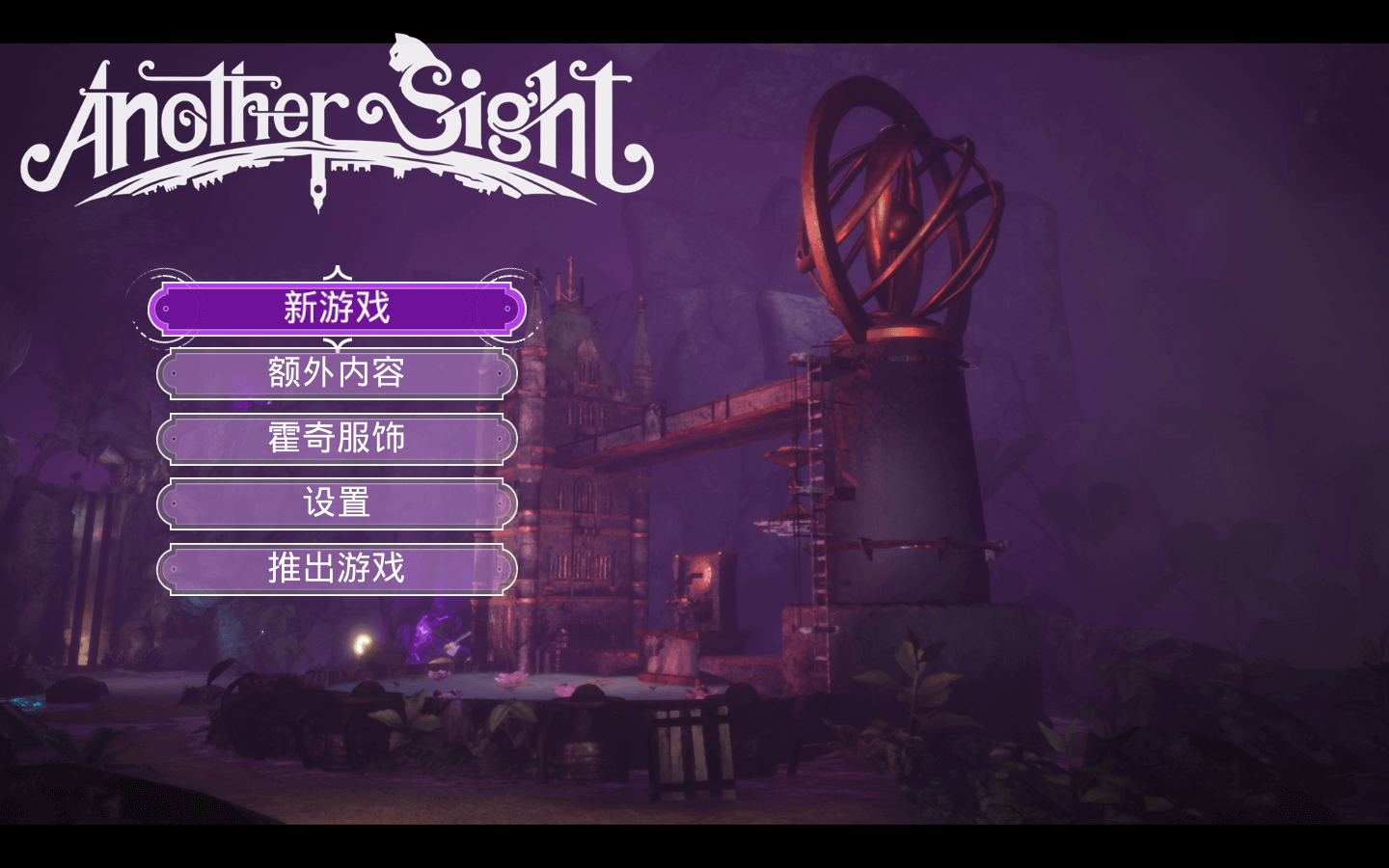Open the 额外内容 extras menu

[x=337, y=373]
